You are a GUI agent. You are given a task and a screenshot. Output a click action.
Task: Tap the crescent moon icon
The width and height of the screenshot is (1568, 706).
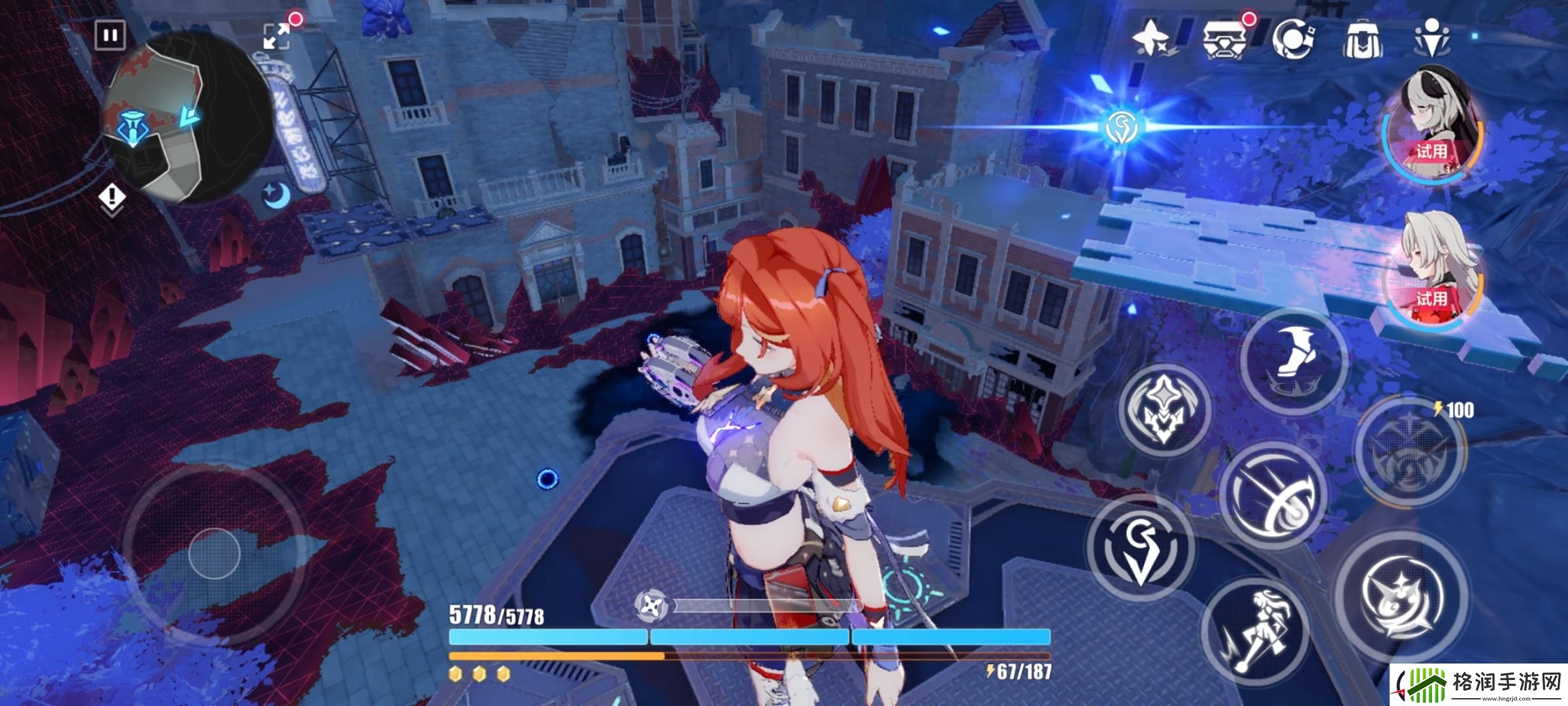click(277, 195)
